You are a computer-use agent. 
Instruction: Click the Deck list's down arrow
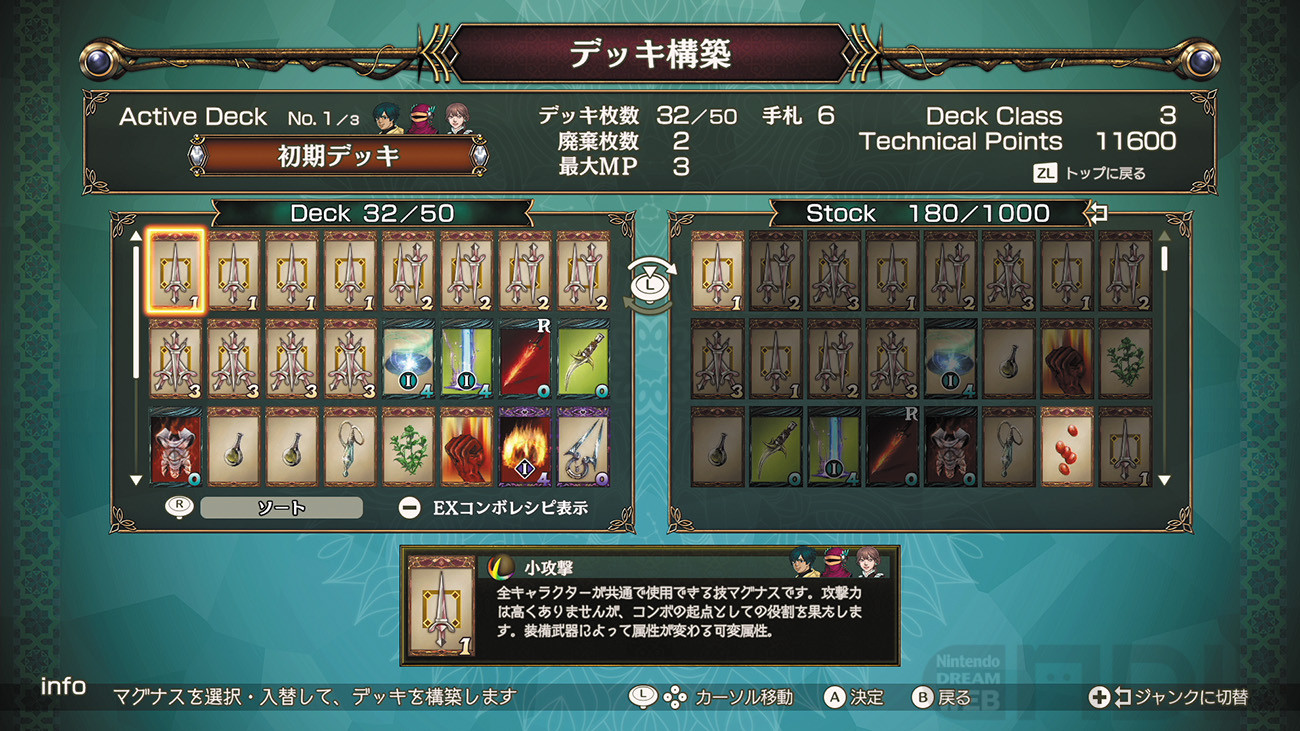click(136, 481)
